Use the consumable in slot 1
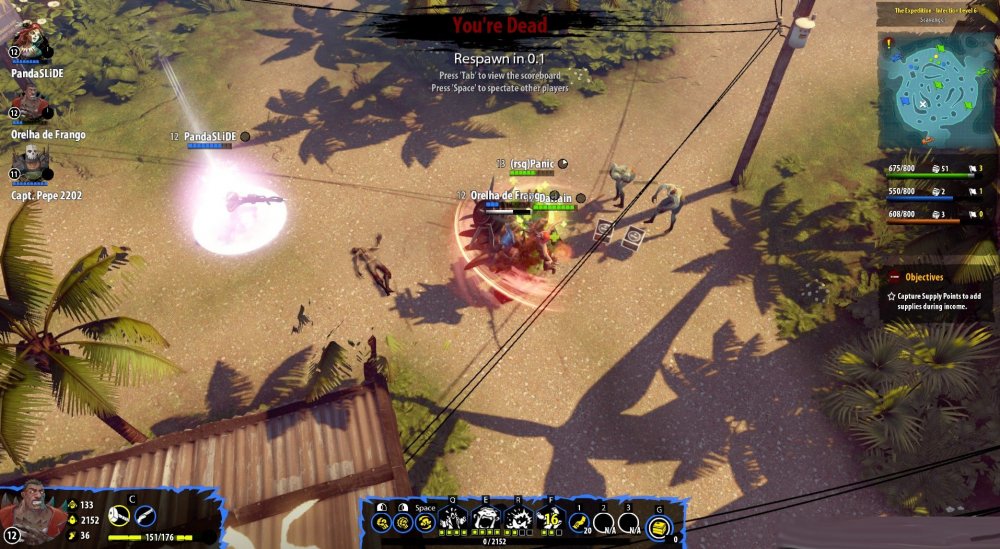Image resolution: width=1000 pixels, height=549 pixels. [579, 521]
